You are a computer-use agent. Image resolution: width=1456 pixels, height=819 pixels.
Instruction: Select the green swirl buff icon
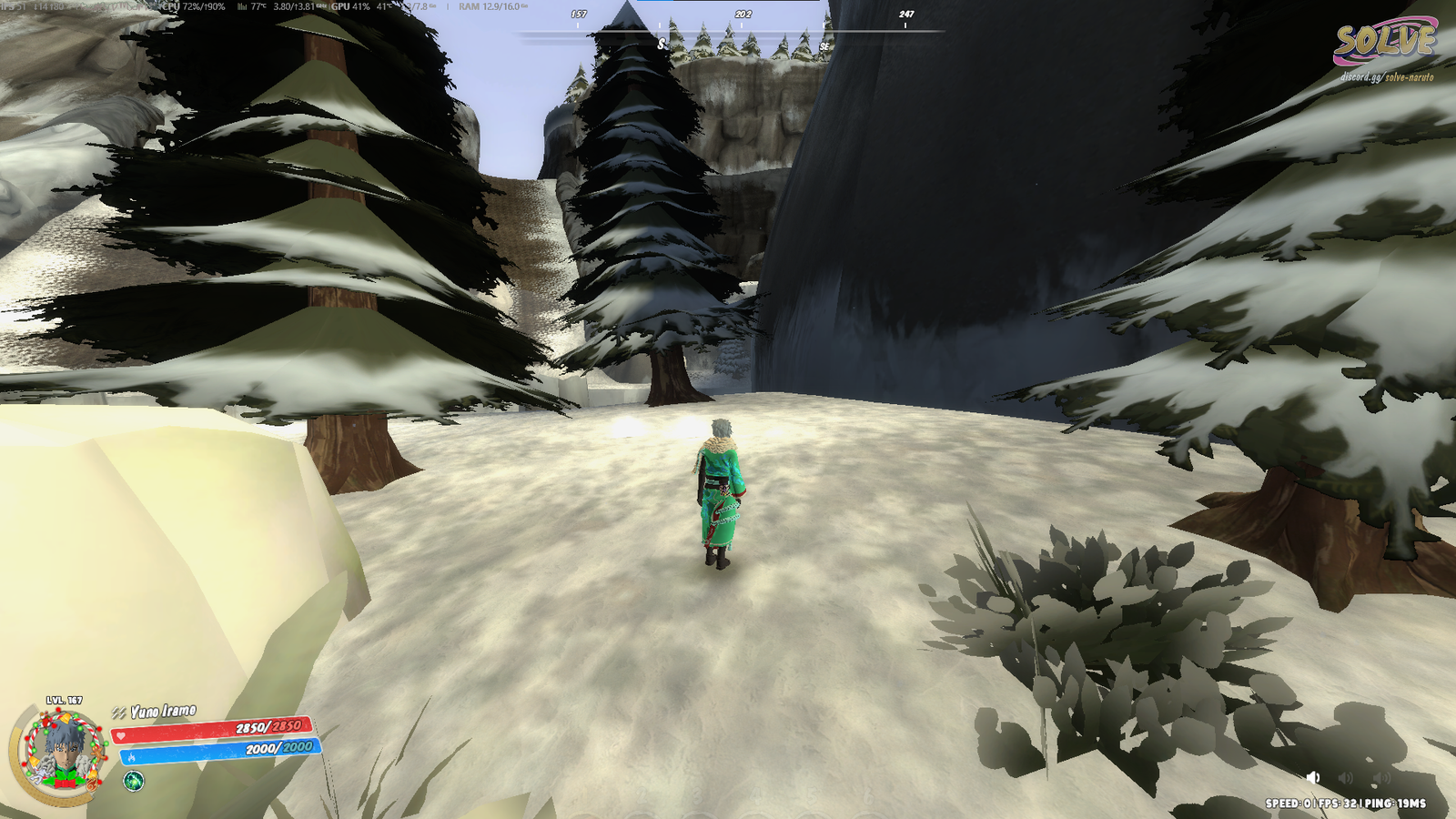[134, 781]
